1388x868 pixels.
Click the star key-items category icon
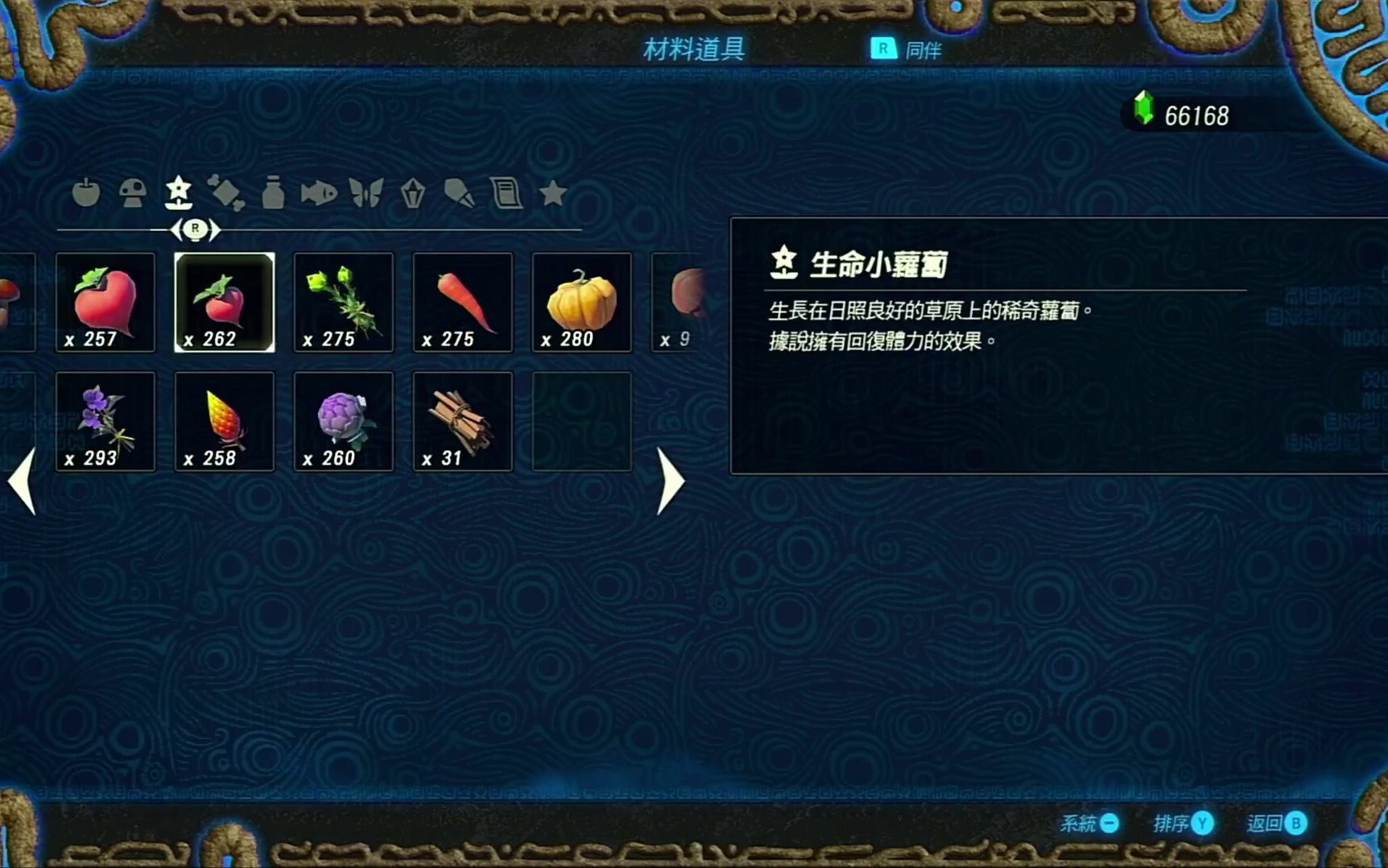[x=552, y=192]
